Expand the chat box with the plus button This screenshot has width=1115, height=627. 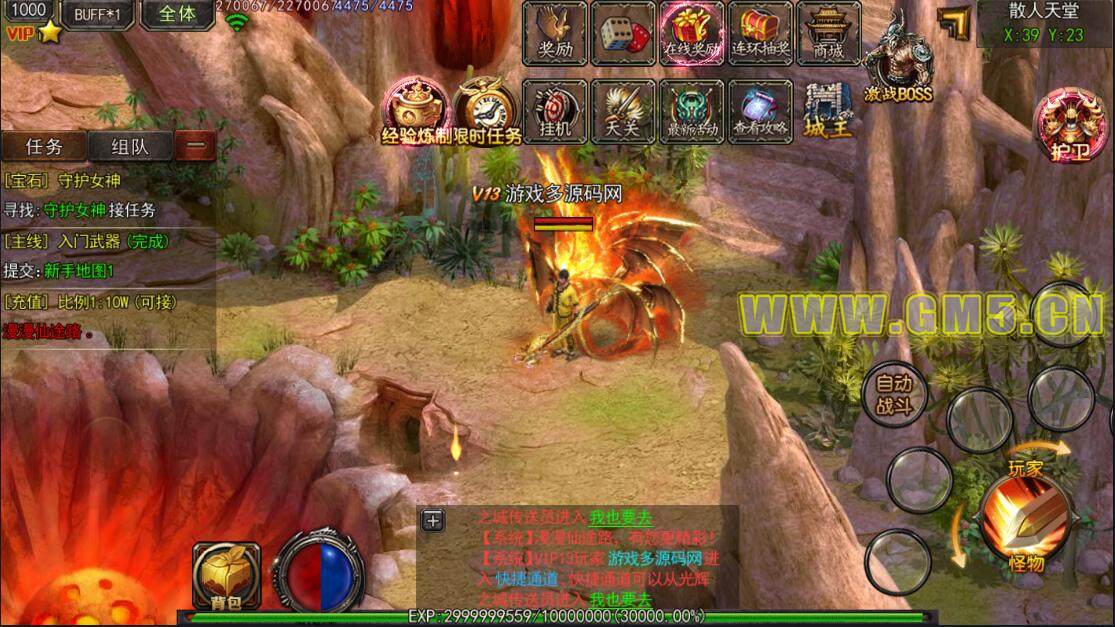(x=433, y=520)
